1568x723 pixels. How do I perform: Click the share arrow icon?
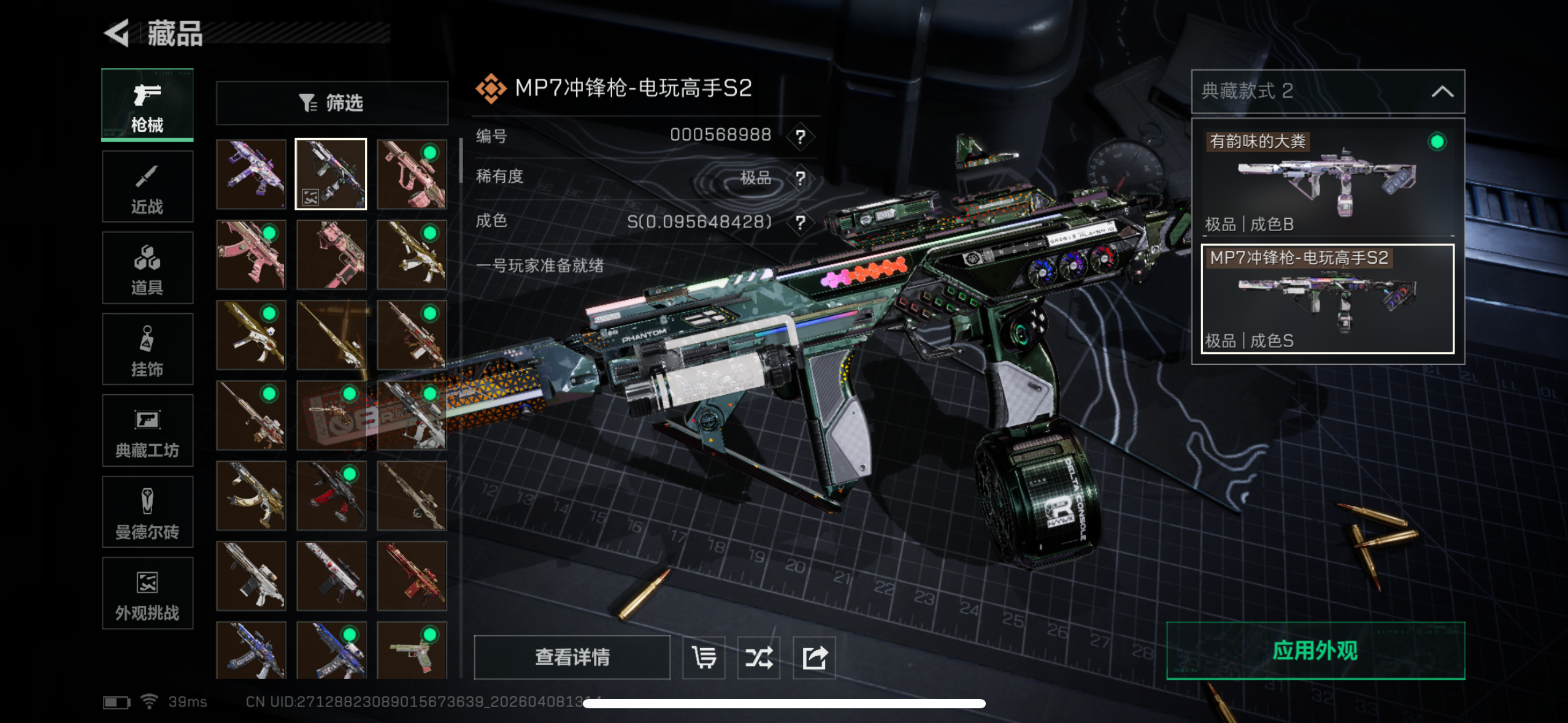pyautogui.click(x=814, y=657)
